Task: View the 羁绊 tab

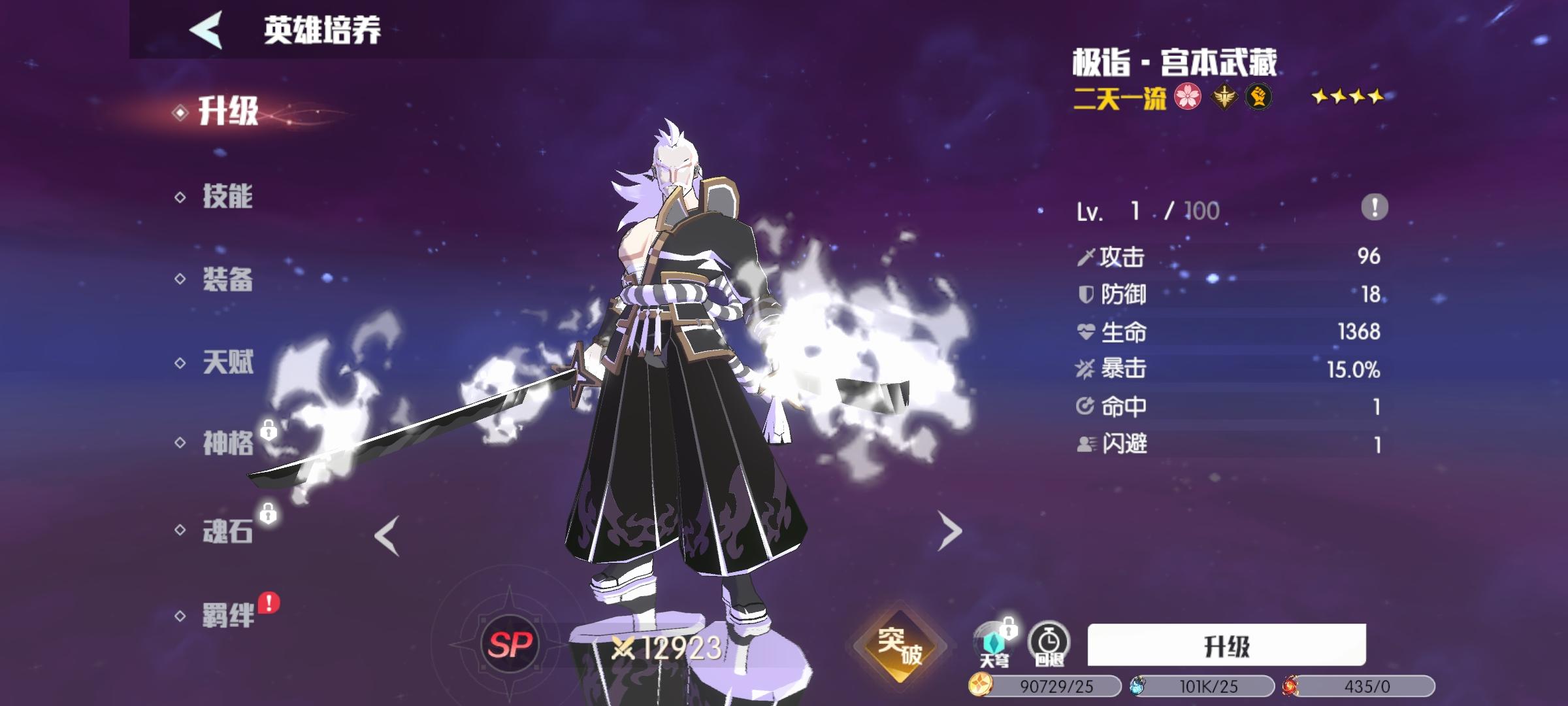Action: click(x=227, y=616)
